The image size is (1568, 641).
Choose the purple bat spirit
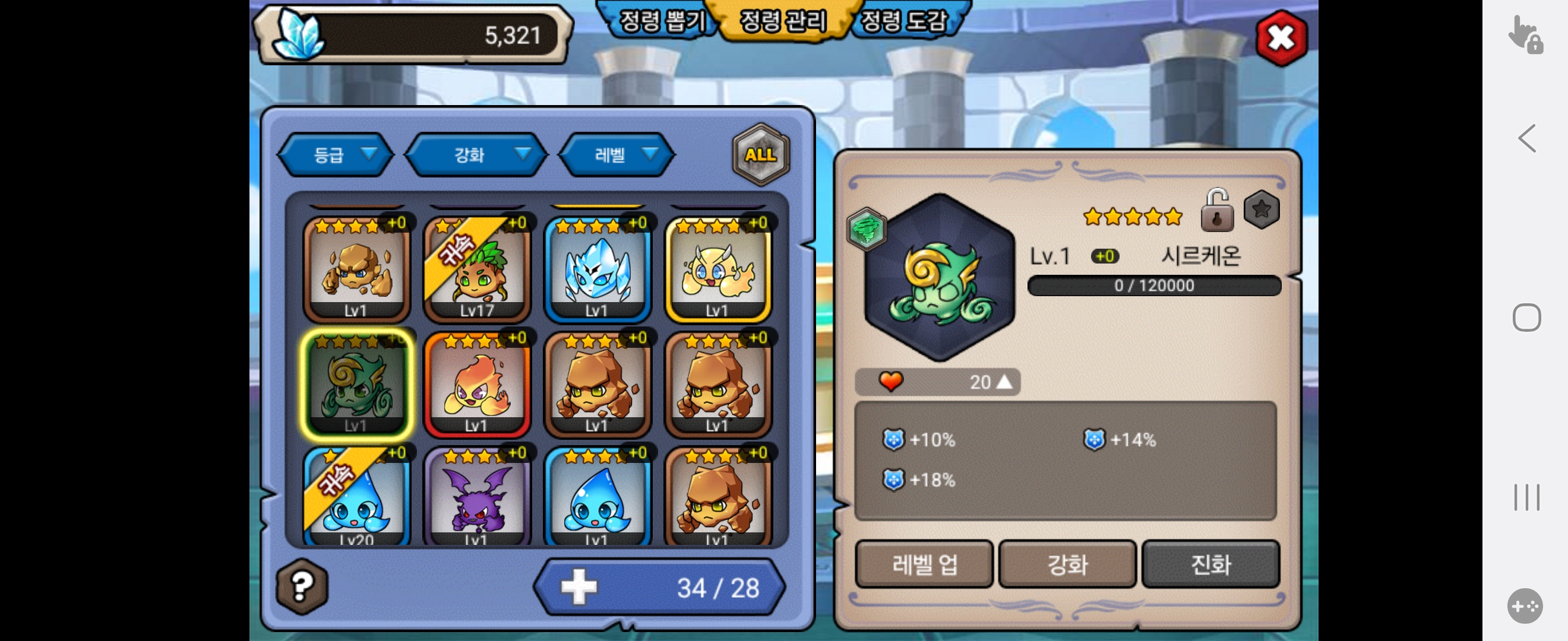coord(476,497)
